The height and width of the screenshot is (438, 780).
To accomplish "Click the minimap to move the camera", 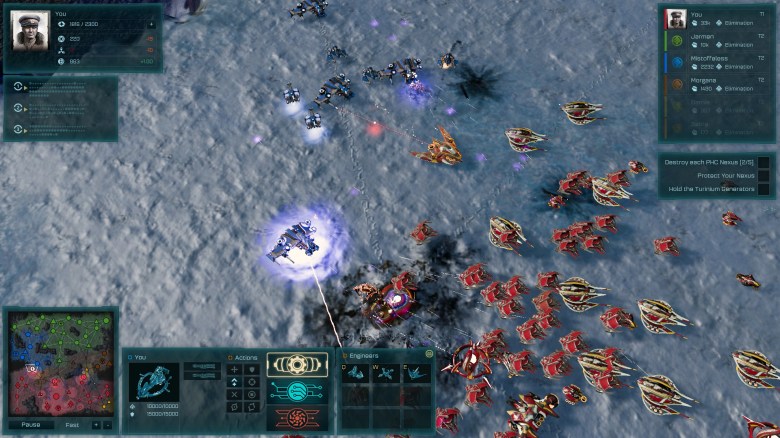I will tap(59, 364).
